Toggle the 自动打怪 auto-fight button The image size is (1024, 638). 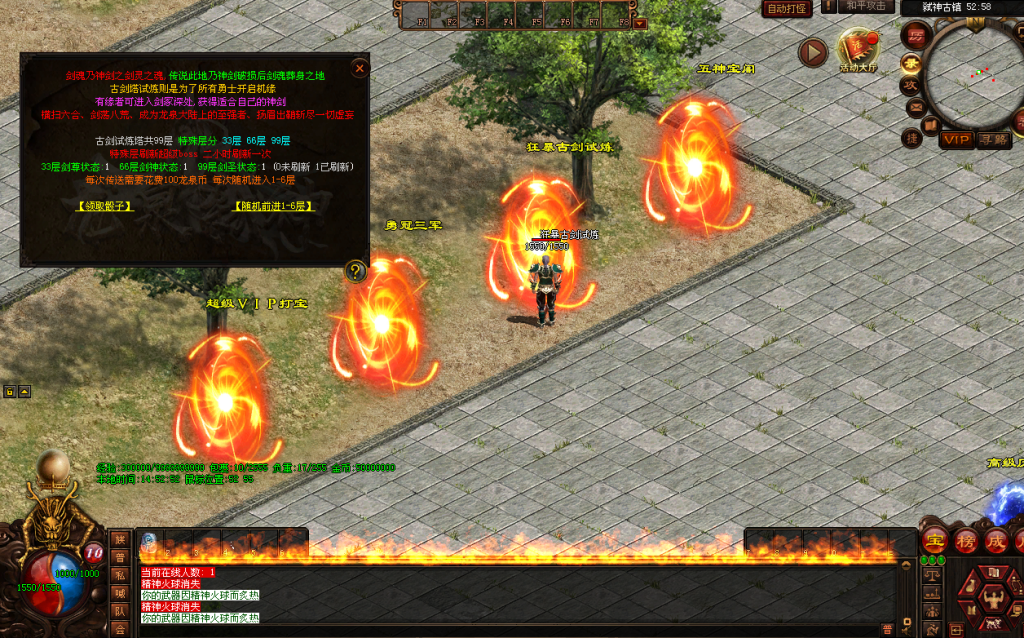tap(786, 9)
